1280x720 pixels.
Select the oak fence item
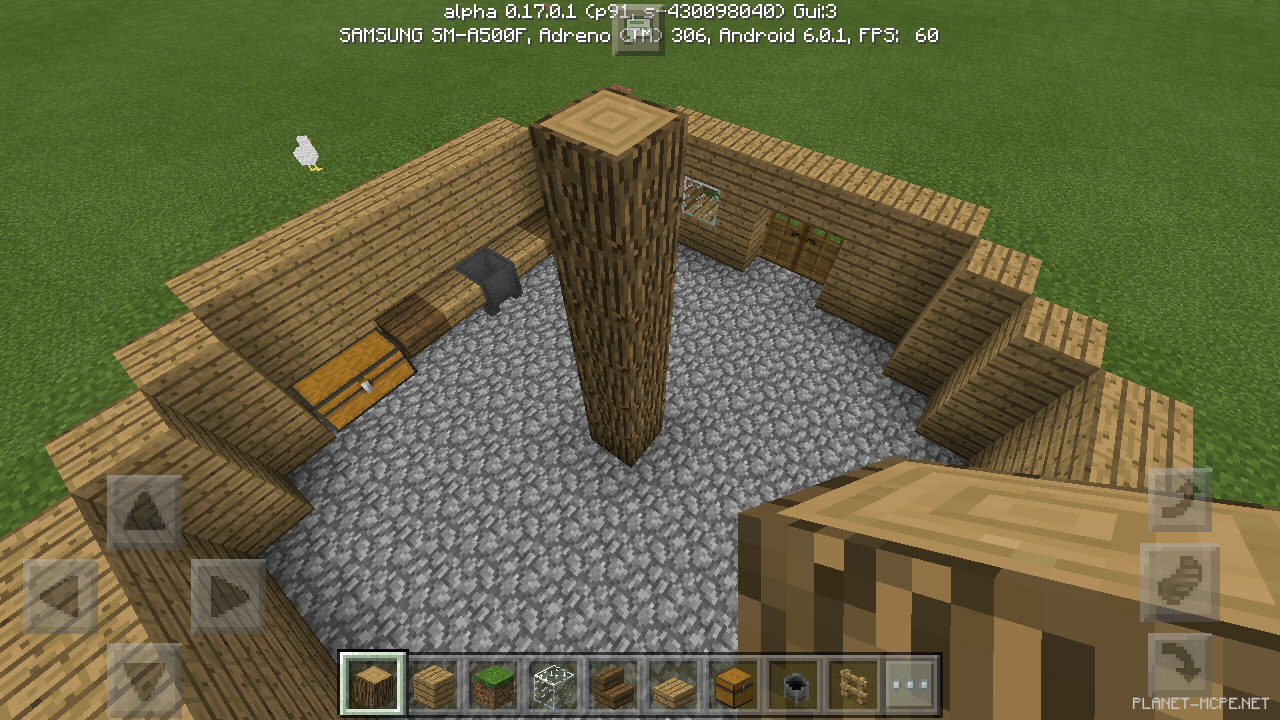(851, 683)
